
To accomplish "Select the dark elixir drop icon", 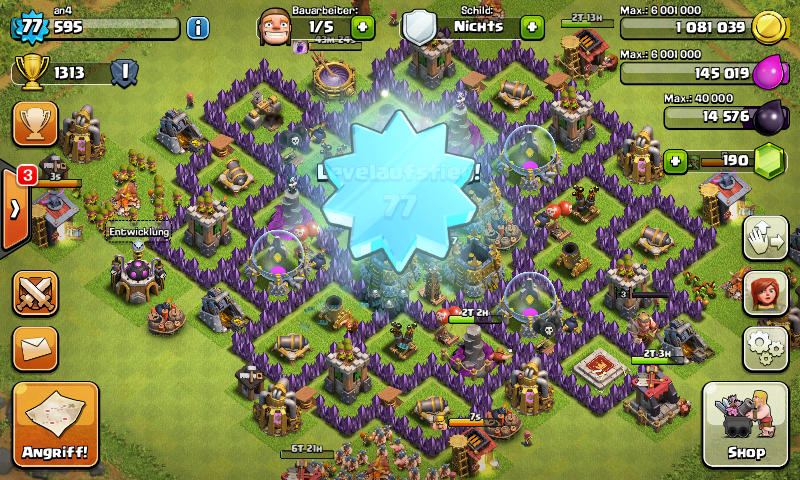I will [768, 118].
